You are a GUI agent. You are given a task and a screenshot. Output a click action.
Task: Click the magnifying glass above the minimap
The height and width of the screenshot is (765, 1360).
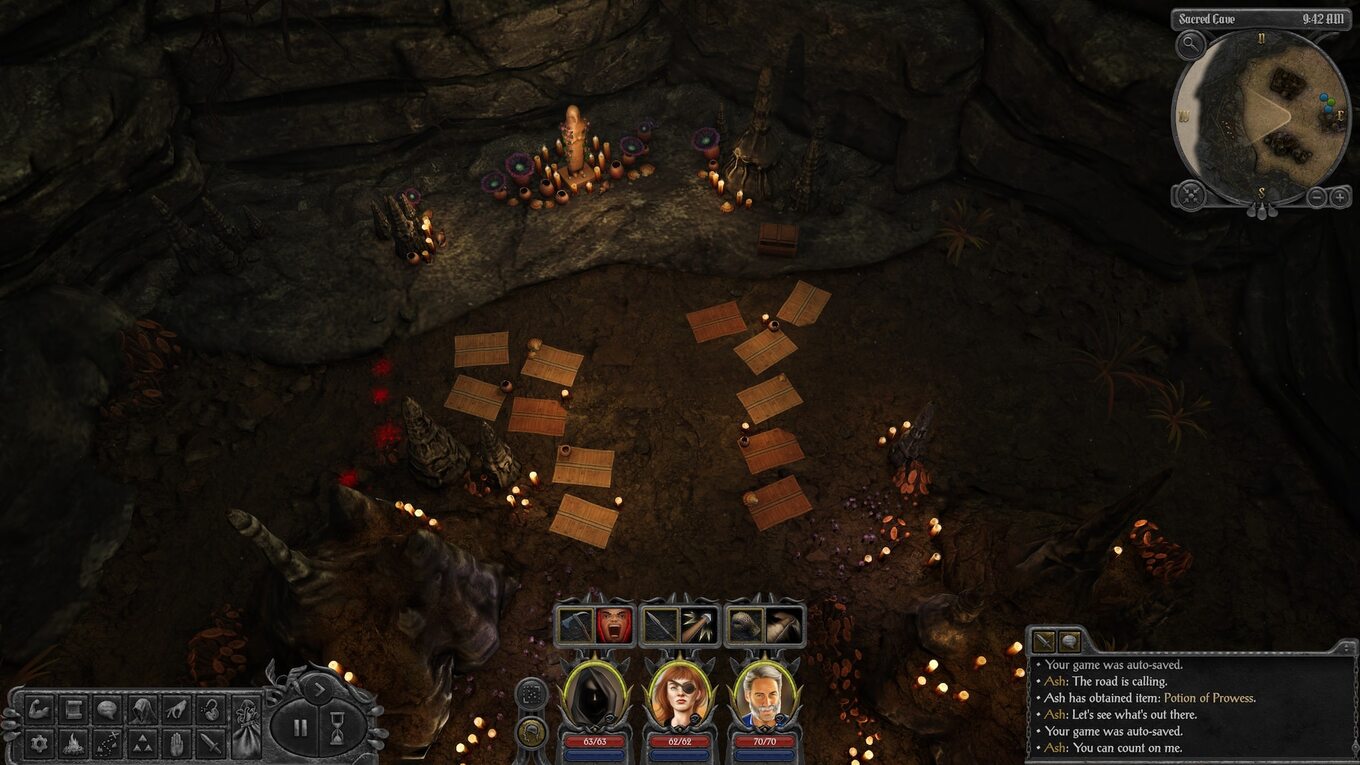tap(1190, 43)
